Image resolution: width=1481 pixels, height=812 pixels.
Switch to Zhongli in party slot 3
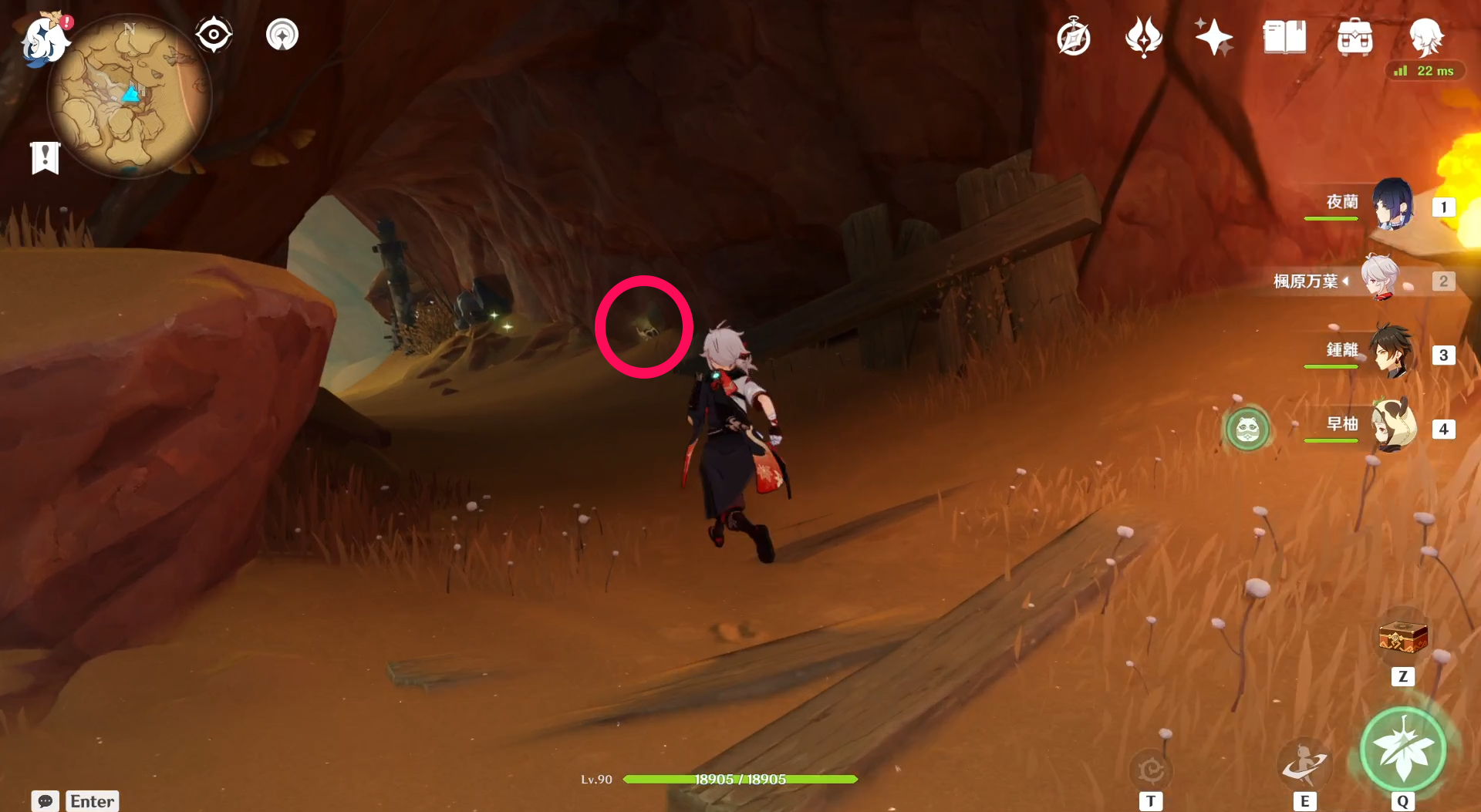1391,355
